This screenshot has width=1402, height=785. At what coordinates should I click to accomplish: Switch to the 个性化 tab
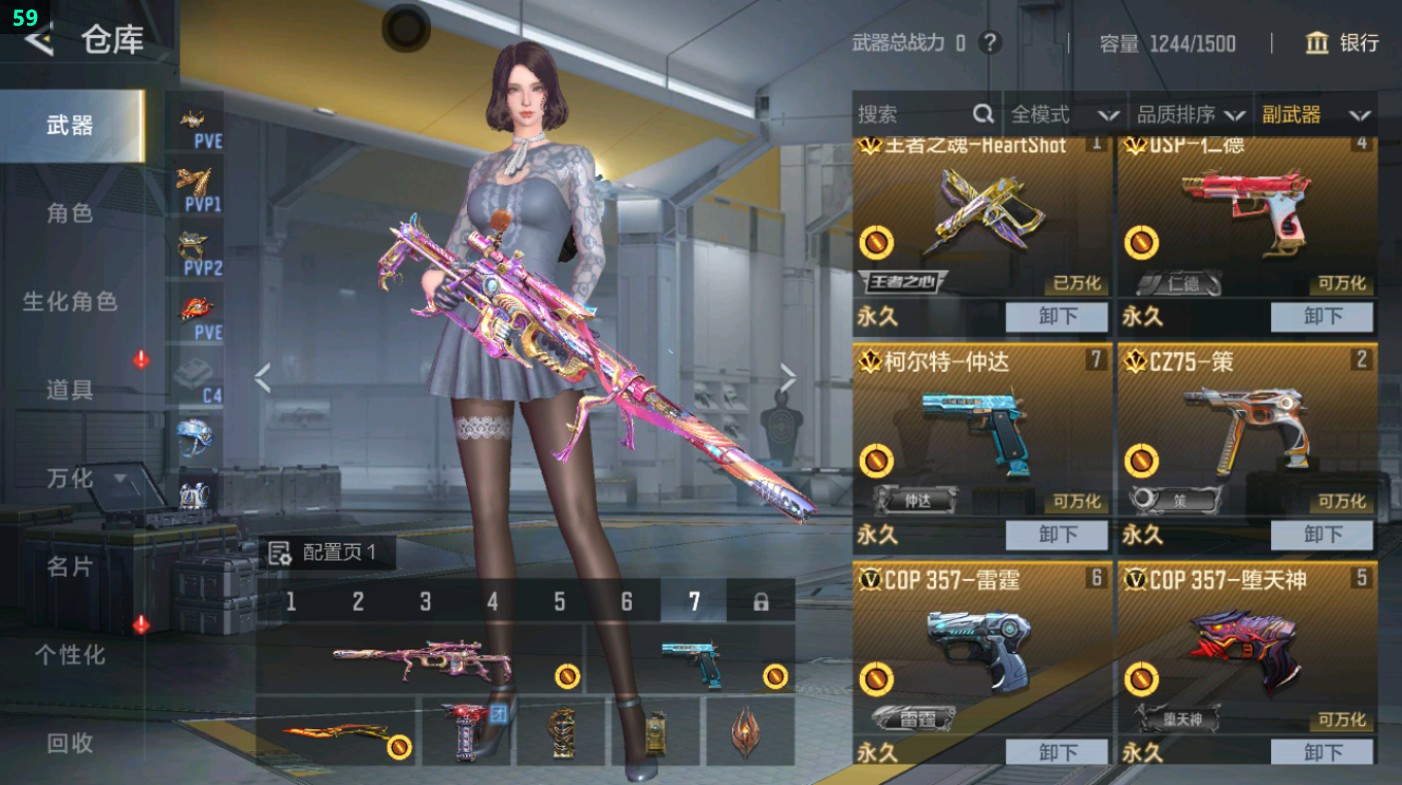click(70, 654)
